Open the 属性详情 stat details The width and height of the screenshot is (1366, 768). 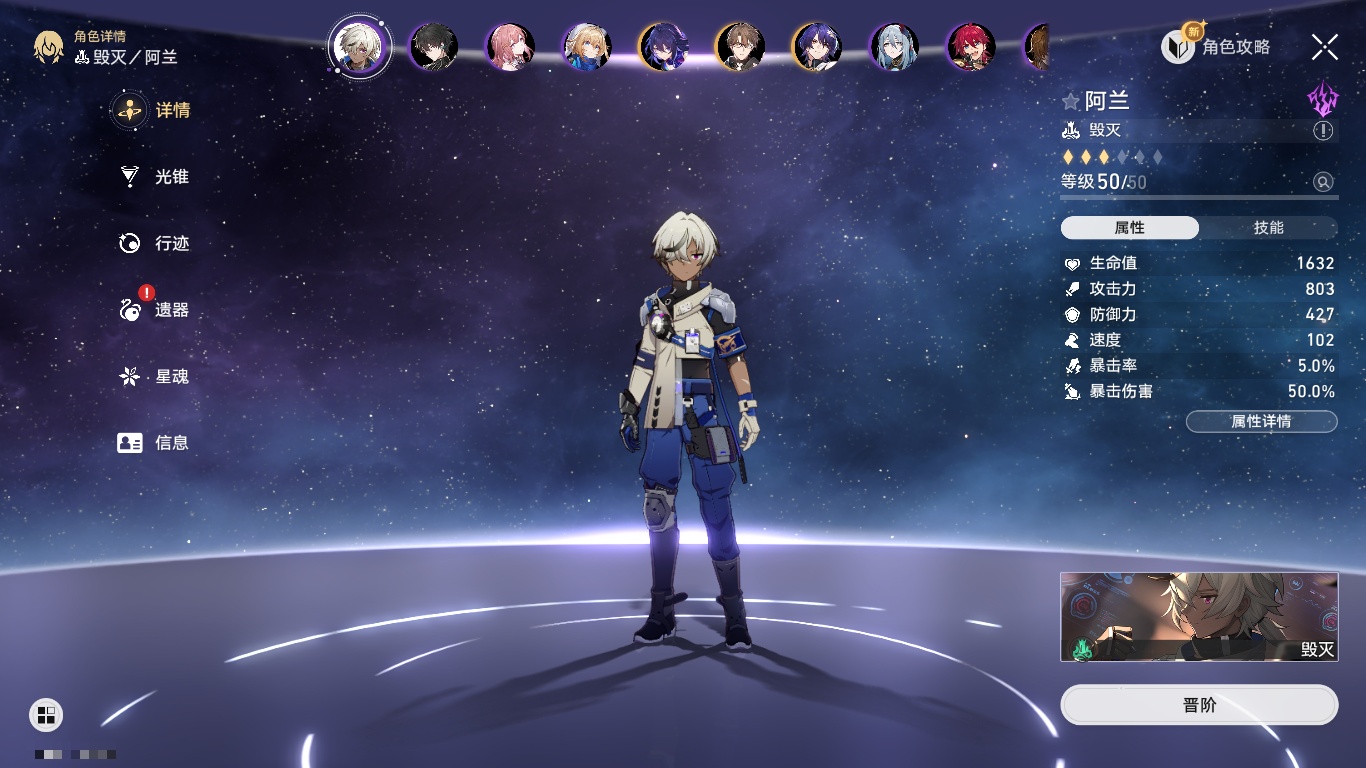pyautogui.click(x=1261, y=422)
